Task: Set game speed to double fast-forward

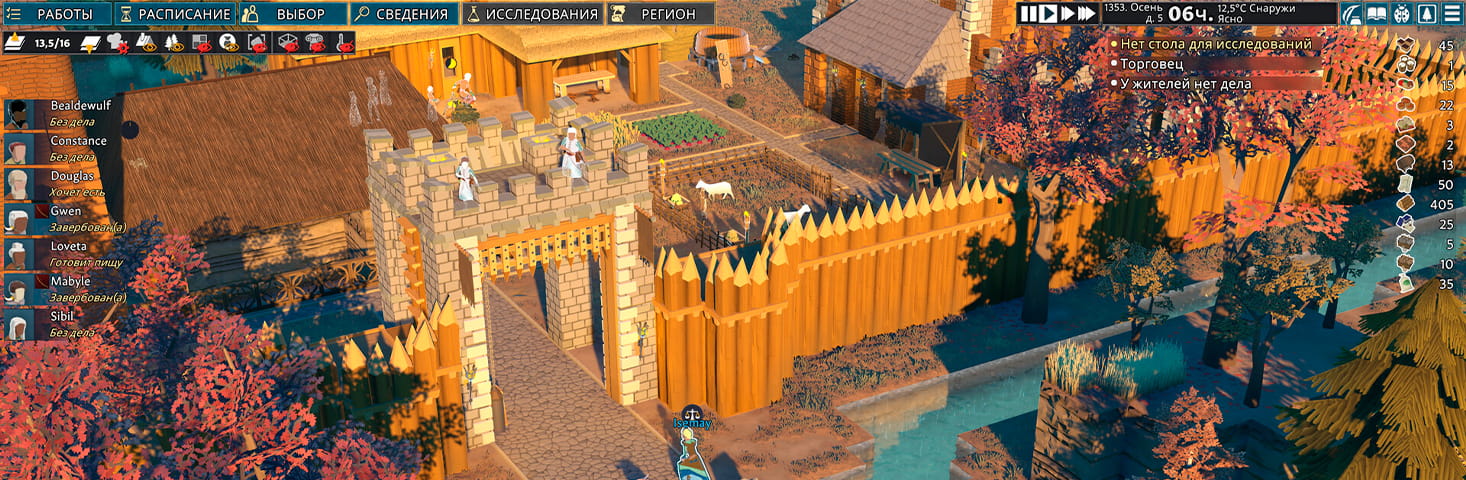Action: coord(1066,13)
